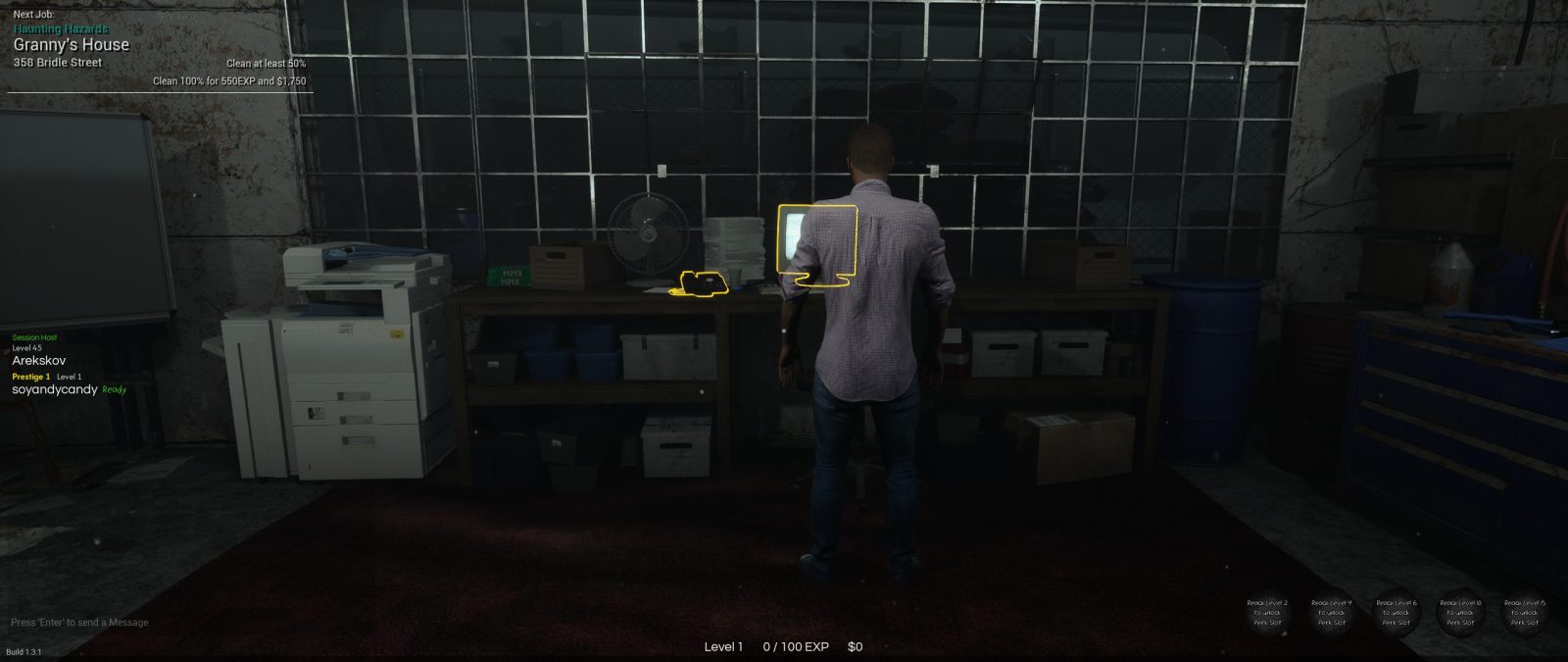The image size is (1568, 662).
Task: Pick the perk slot unlocked at Level 15
Action: coord(1525,613)
